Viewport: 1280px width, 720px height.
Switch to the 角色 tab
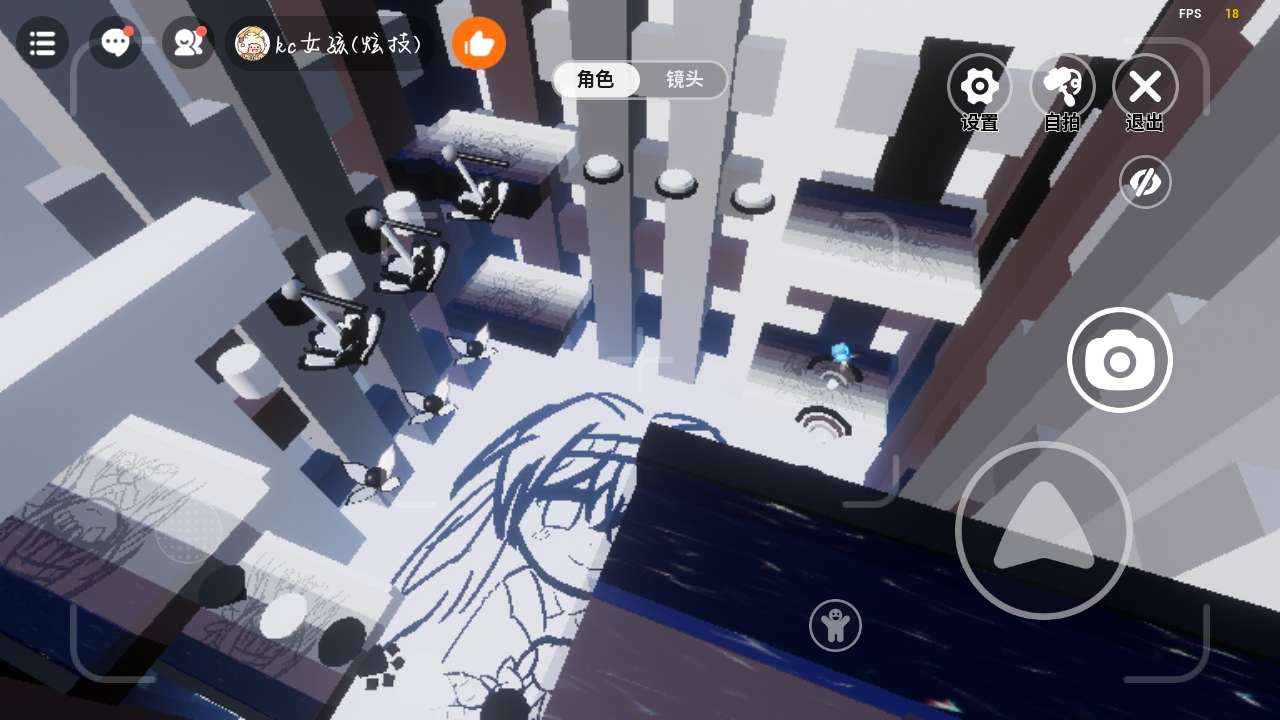(x=596, y=80)
